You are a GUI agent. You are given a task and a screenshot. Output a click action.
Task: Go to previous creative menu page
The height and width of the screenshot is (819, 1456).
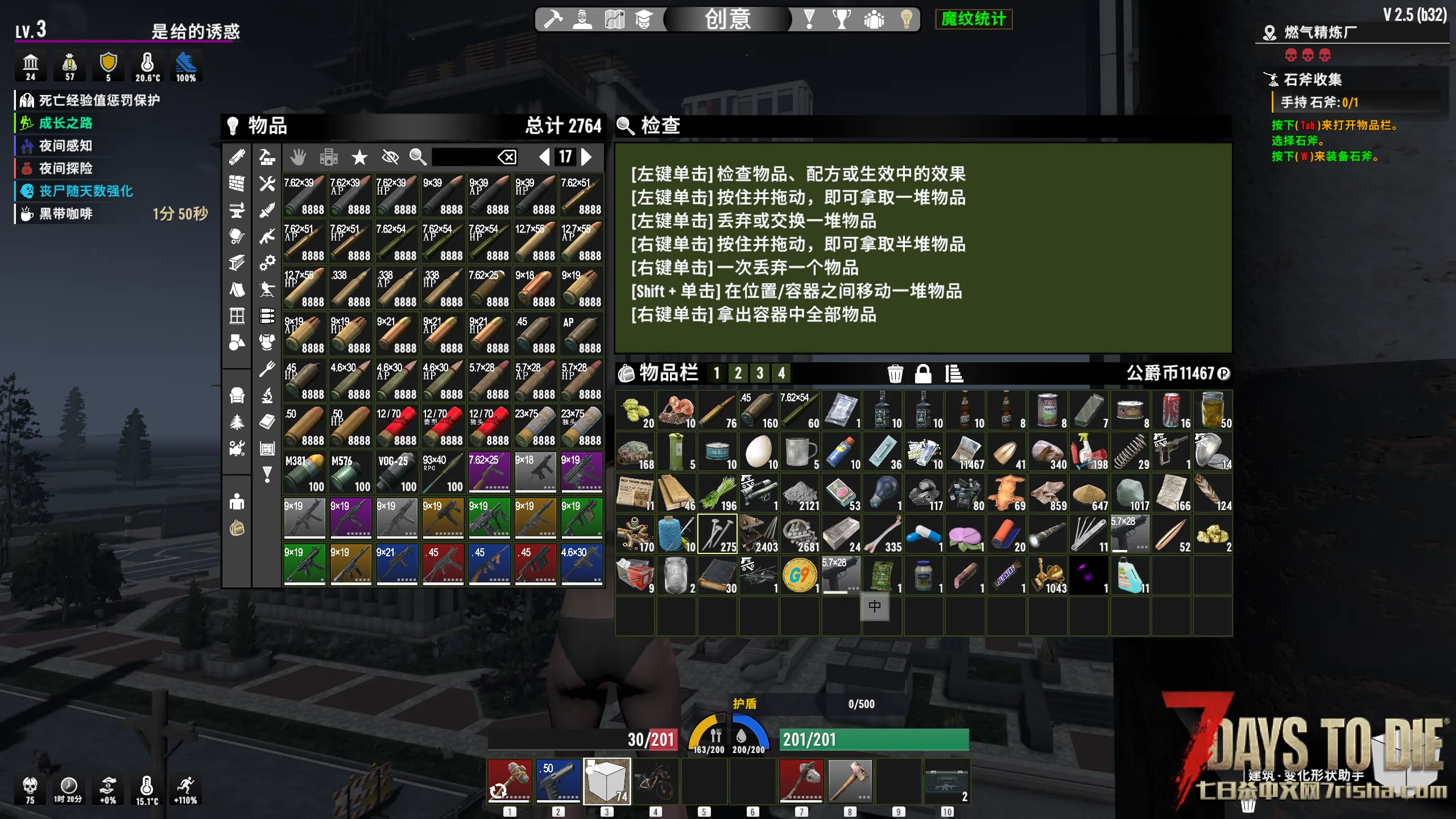point(544,157)
